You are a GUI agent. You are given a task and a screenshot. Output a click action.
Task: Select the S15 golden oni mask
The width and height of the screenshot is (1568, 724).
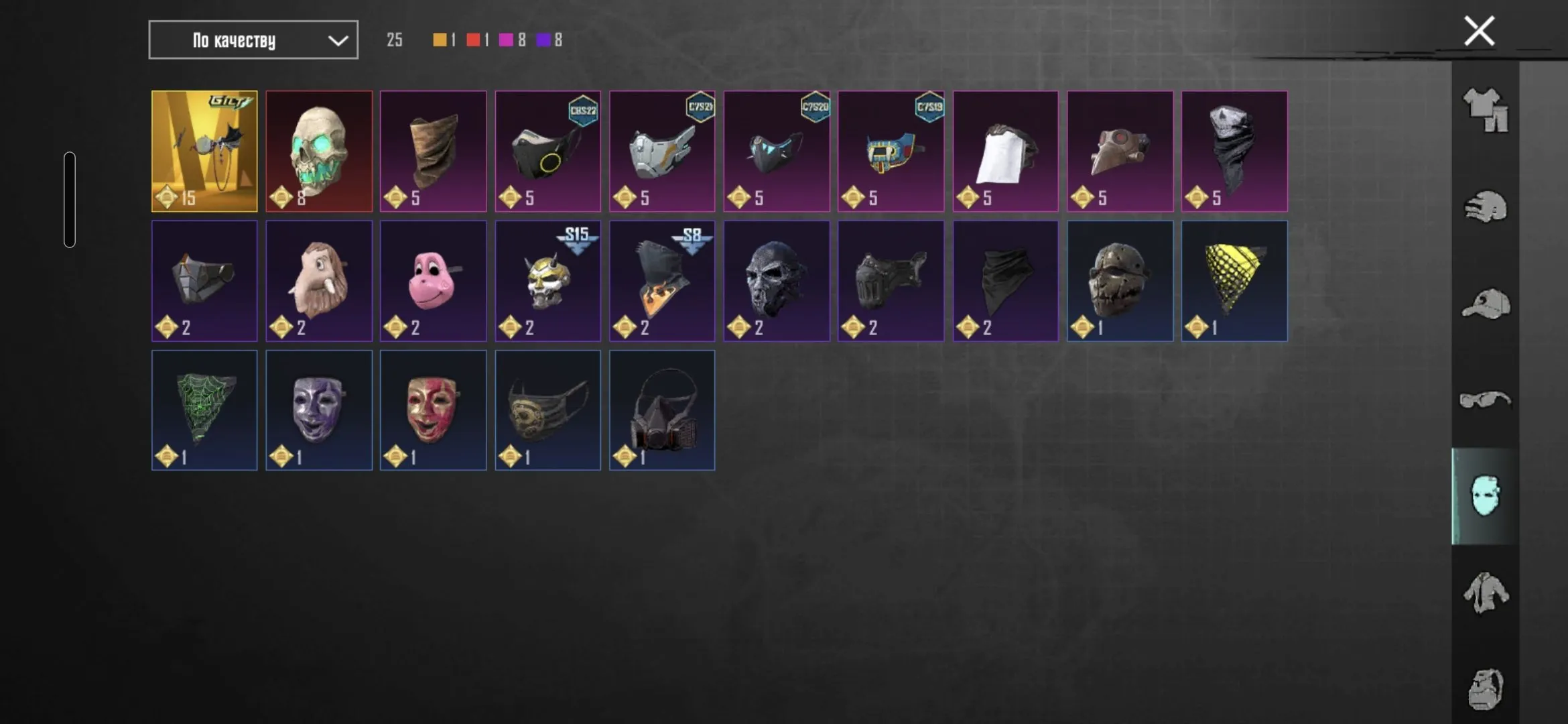pos(547,282)
